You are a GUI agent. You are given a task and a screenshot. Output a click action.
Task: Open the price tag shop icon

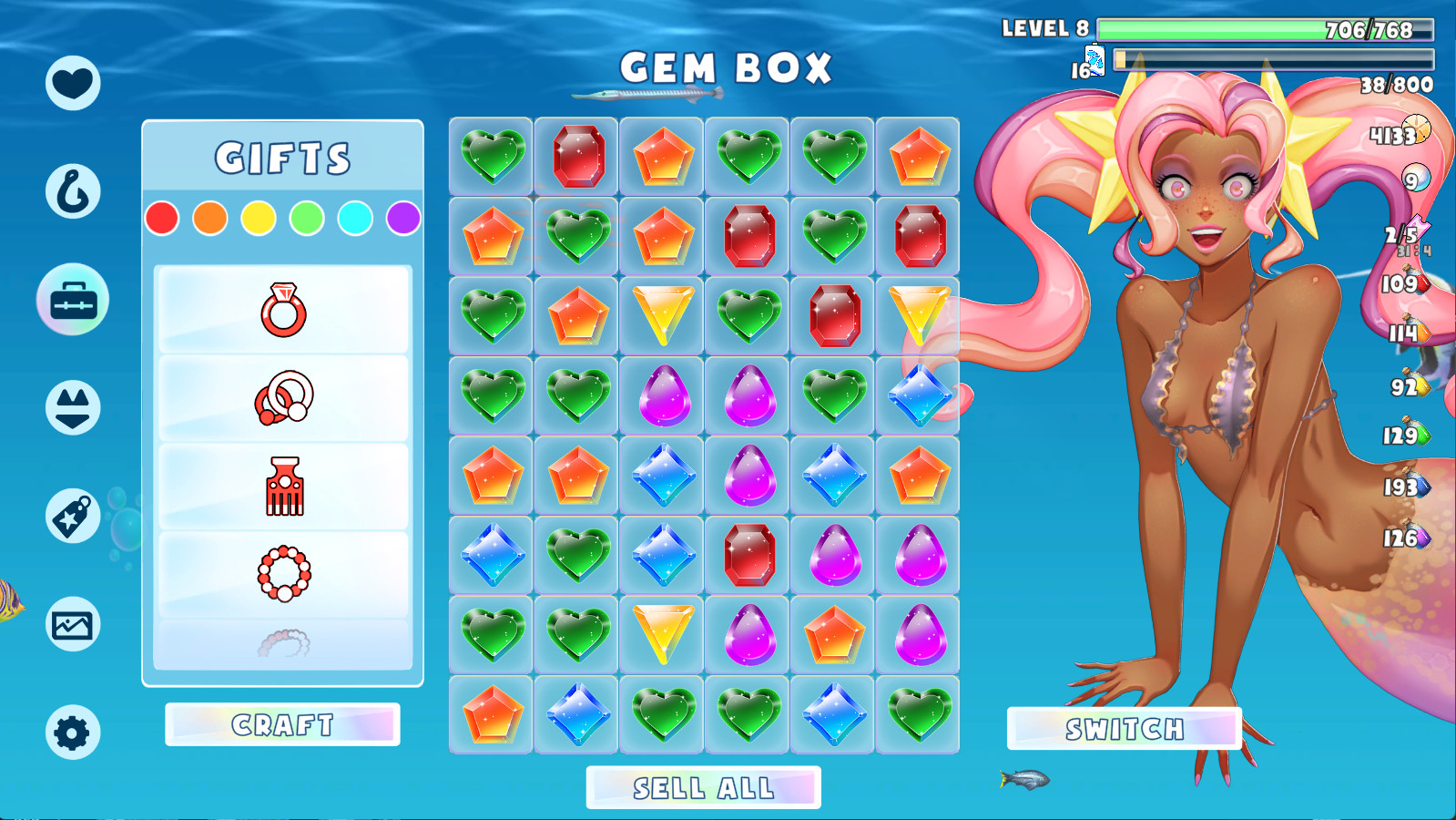click(x=73, y=516)
